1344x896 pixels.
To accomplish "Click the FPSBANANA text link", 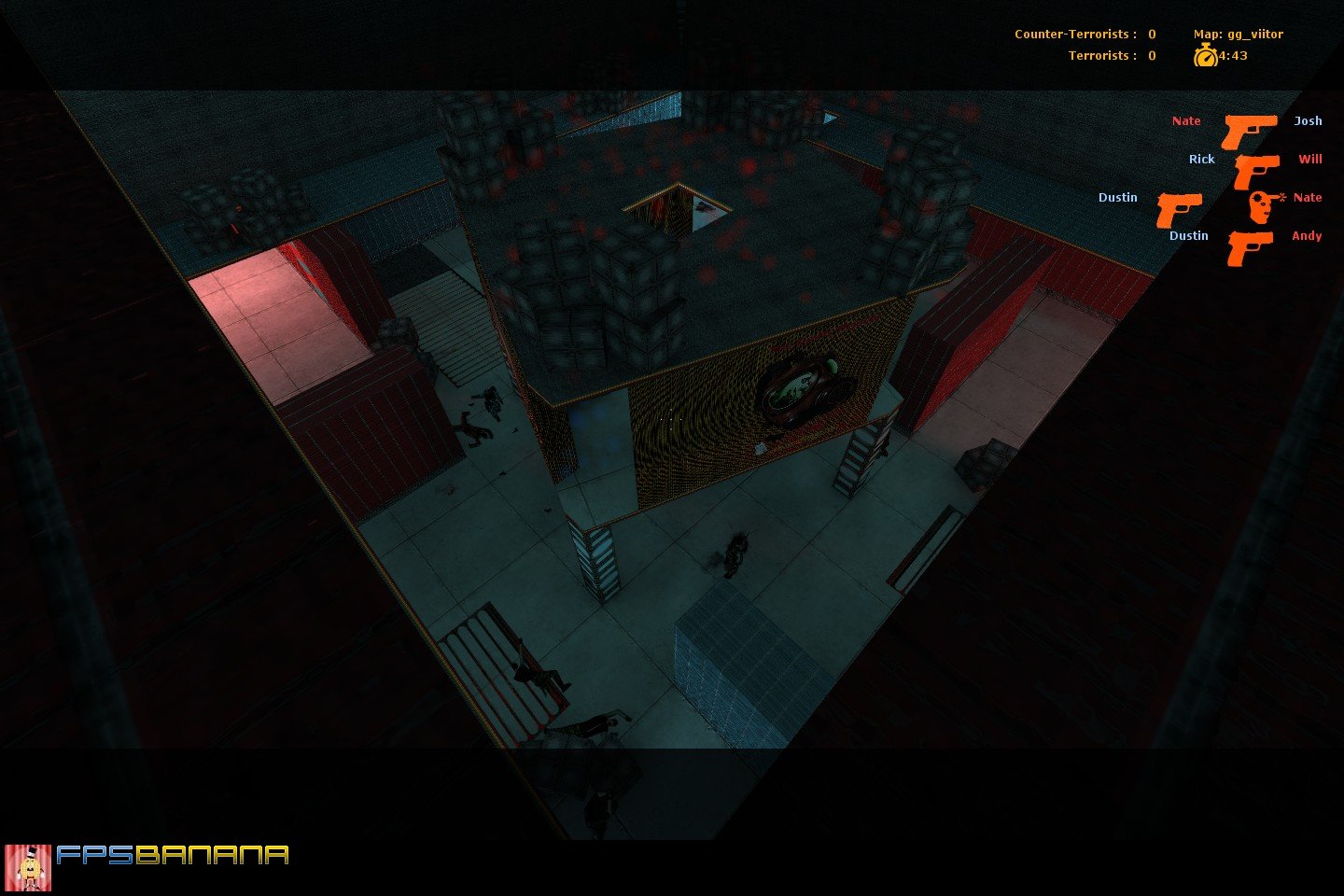I will [x=173, y=855].
